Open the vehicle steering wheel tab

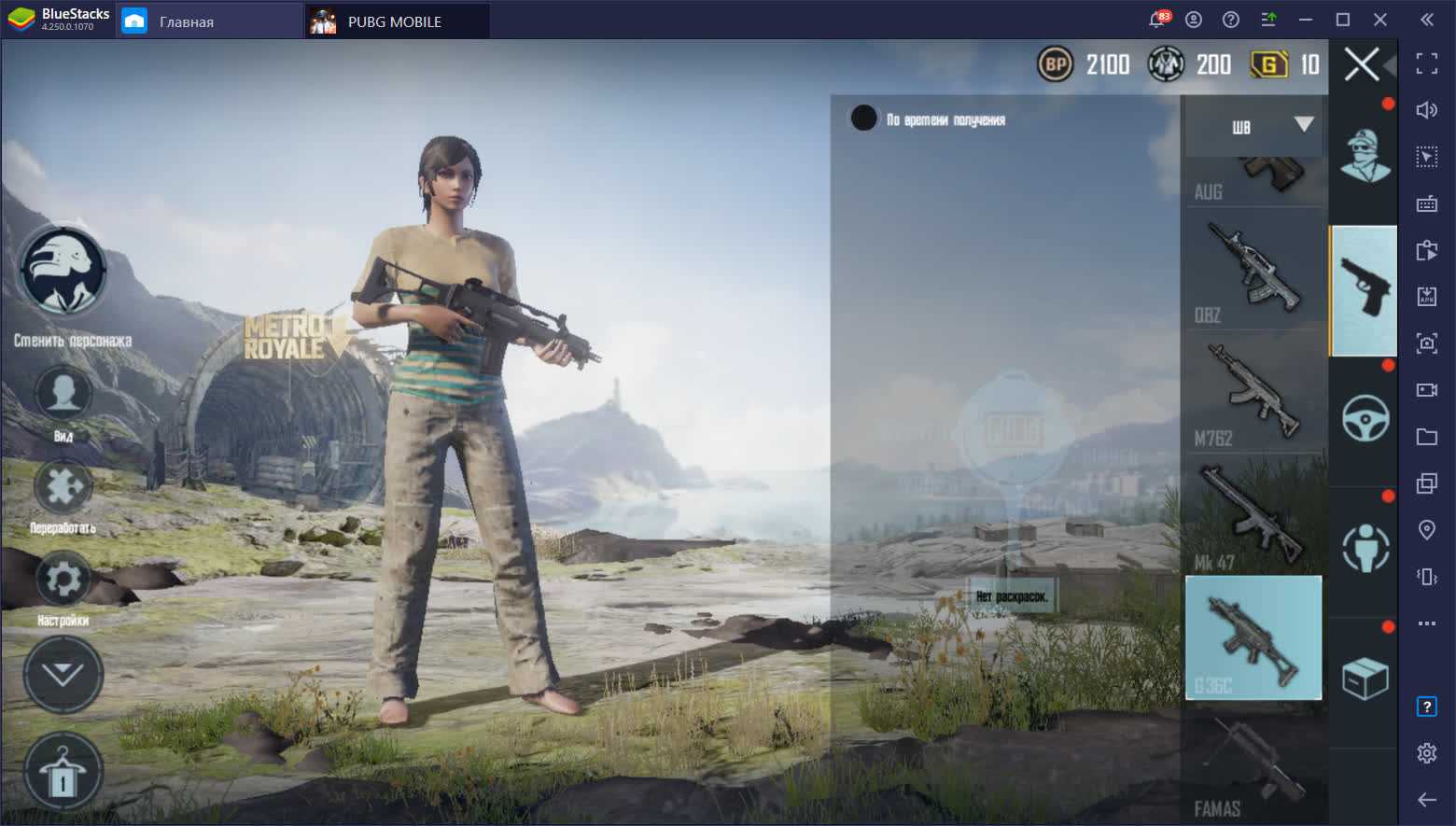point(1364,419)
